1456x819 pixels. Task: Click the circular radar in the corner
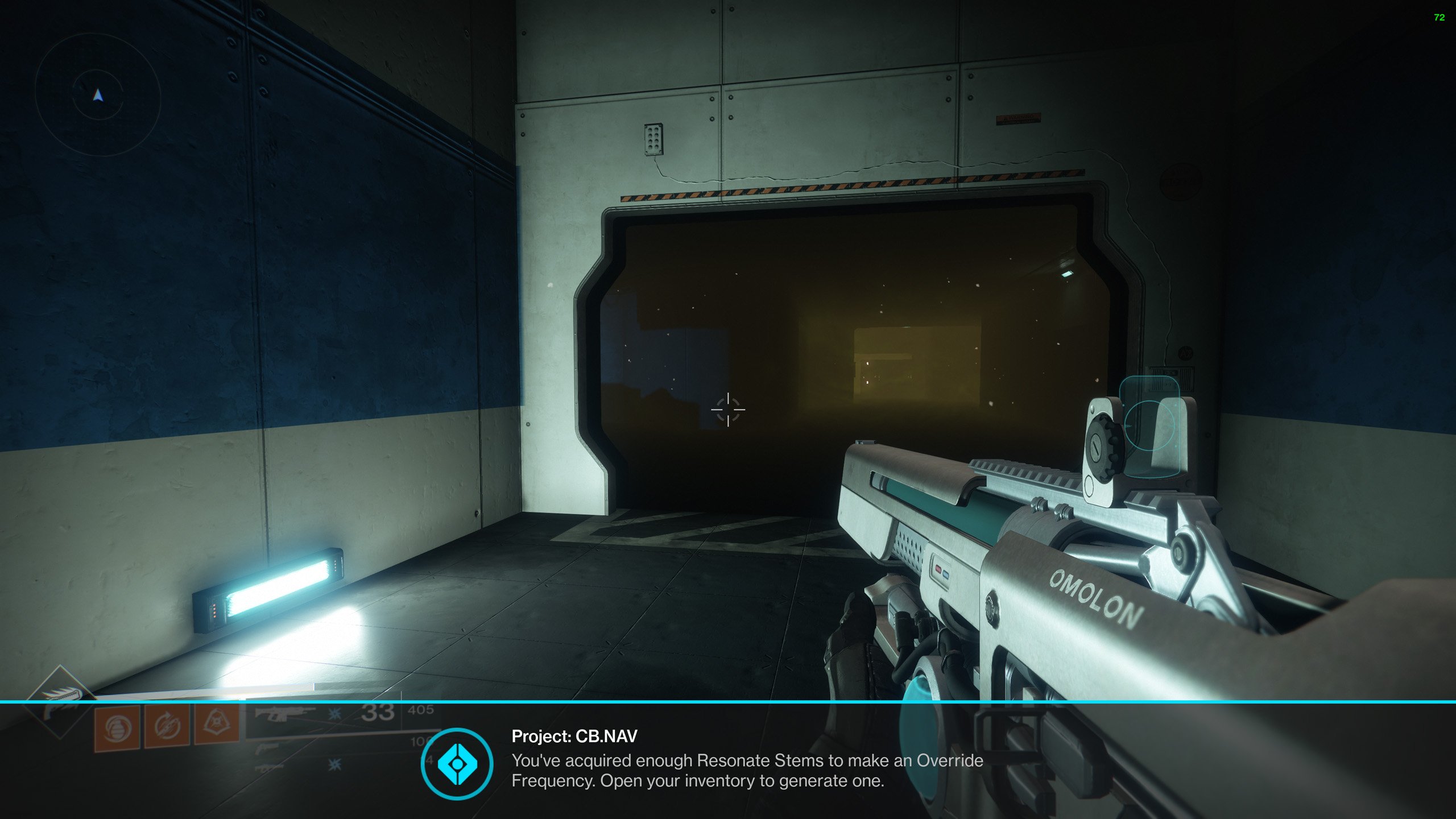98,96
